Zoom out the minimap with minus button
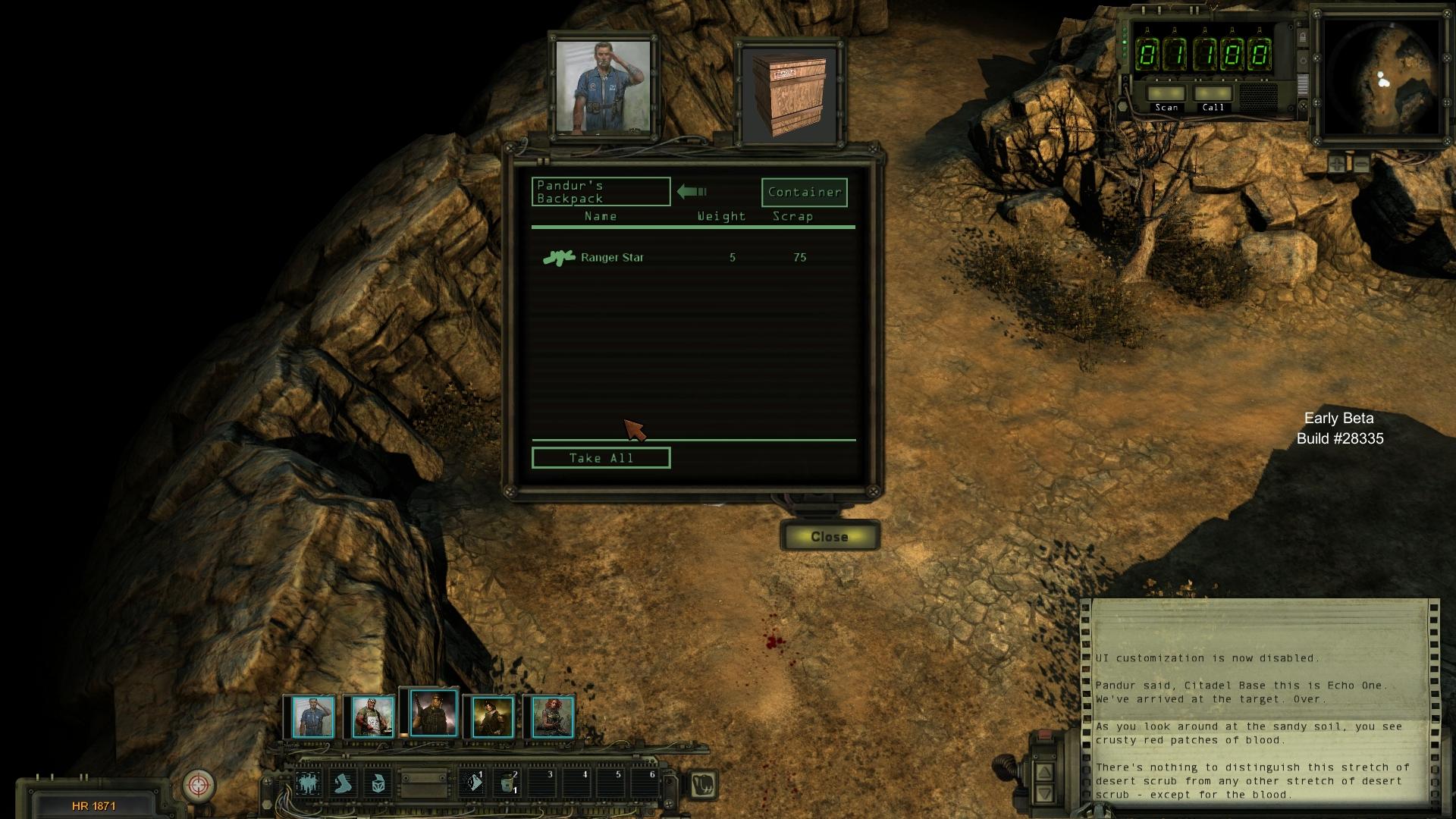1456x819 pixels. 1361,163
